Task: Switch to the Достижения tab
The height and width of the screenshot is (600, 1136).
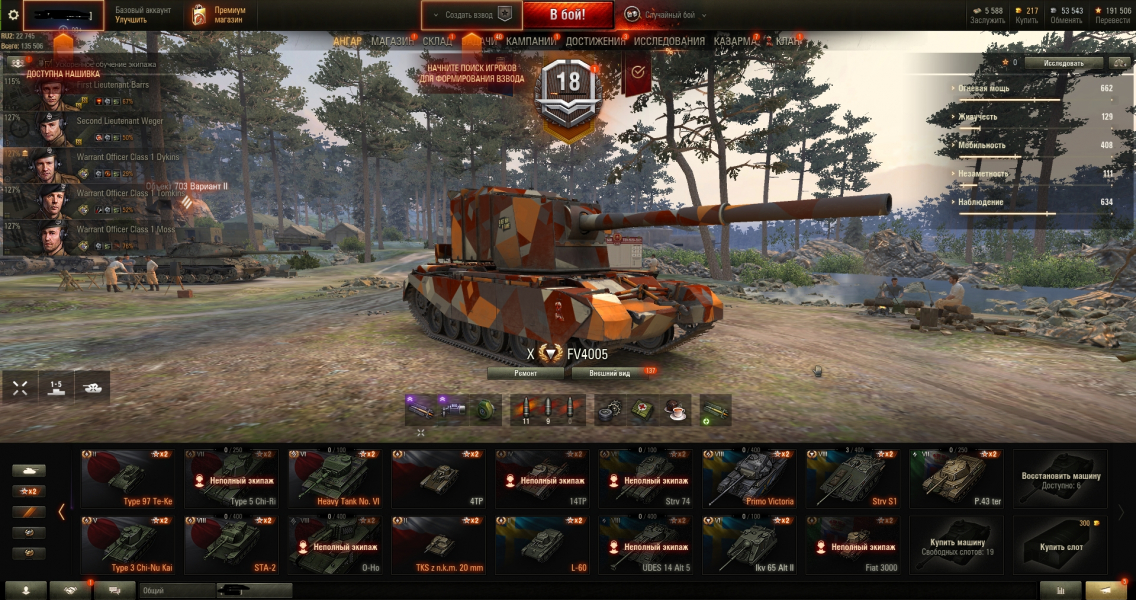Action: coord(595,42)
